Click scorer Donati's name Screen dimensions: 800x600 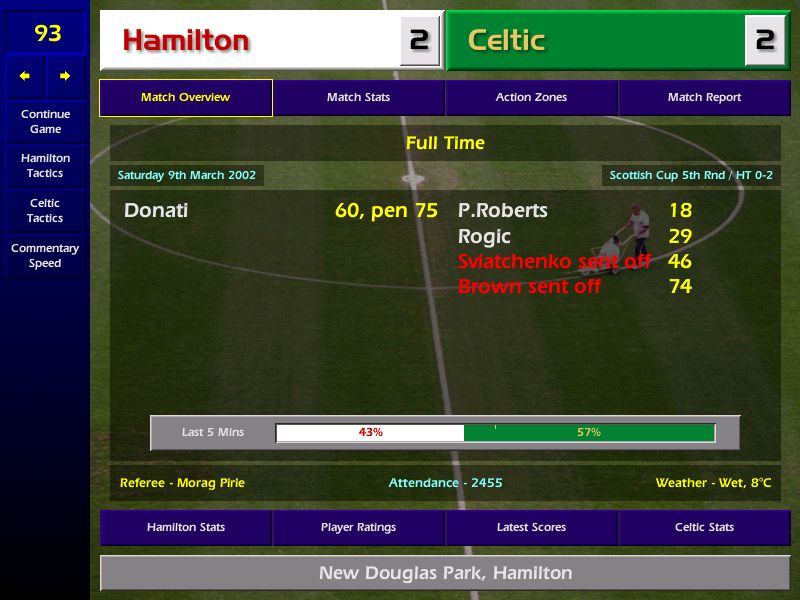click(156, 211)
